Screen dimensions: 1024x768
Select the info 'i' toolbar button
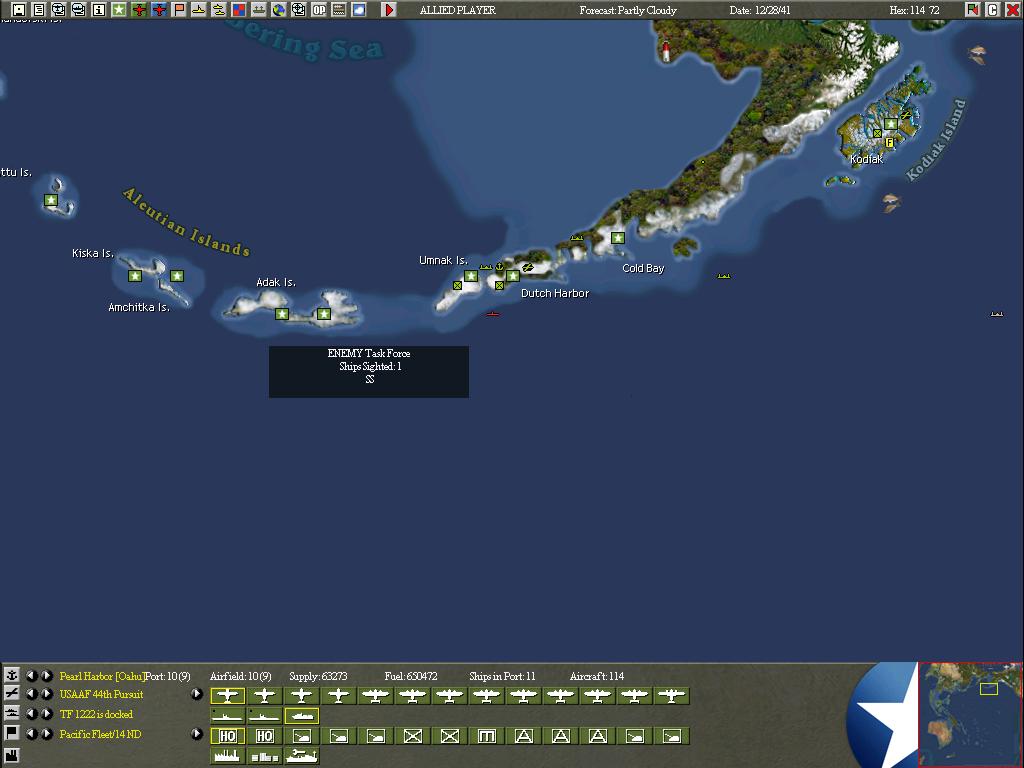tap(99, 10)
